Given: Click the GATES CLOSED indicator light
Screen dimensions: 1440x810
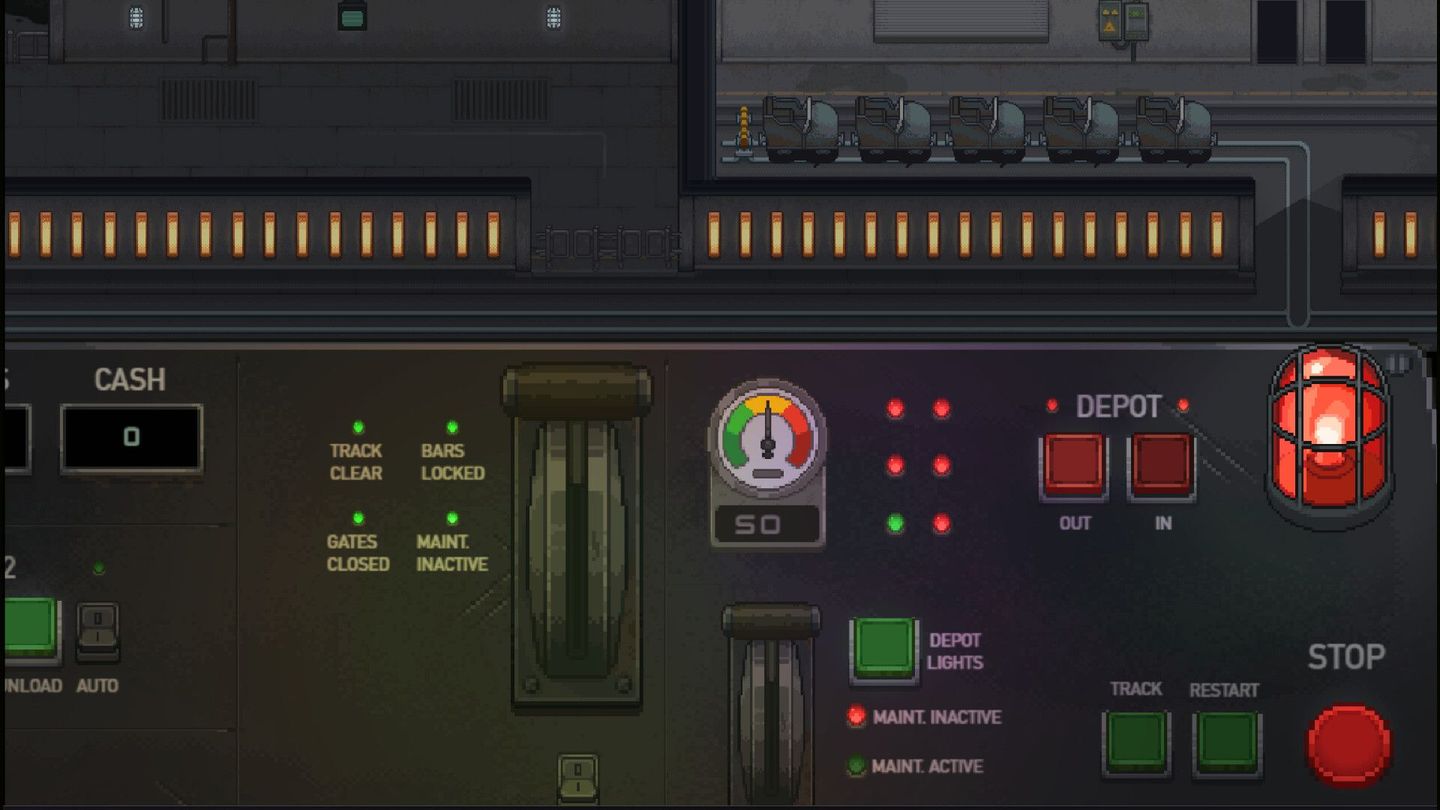Looking at the screenshot, I should coord(356,519).
